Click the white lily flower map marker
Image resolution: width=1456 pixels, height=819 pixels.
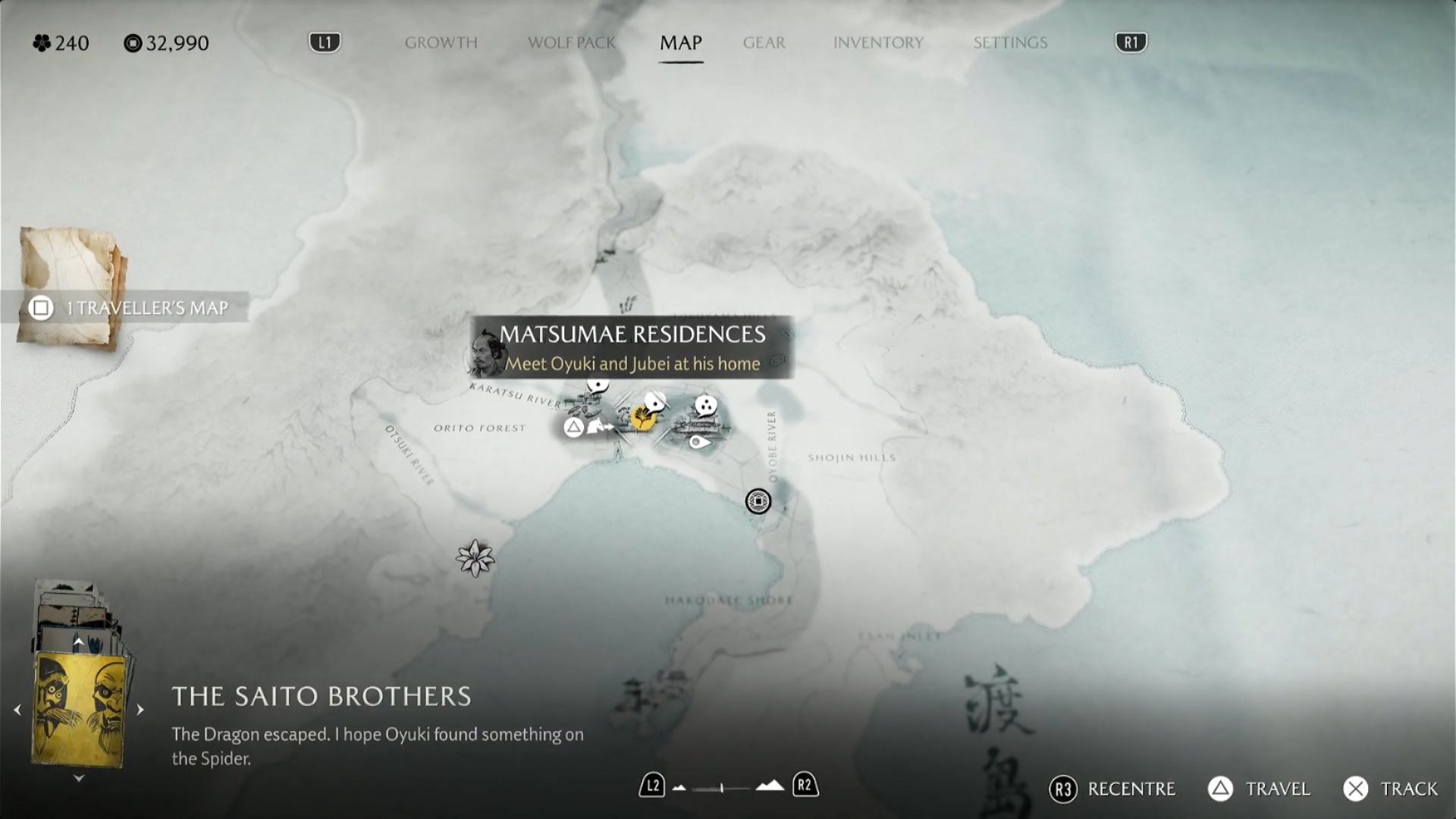[475, 558]
